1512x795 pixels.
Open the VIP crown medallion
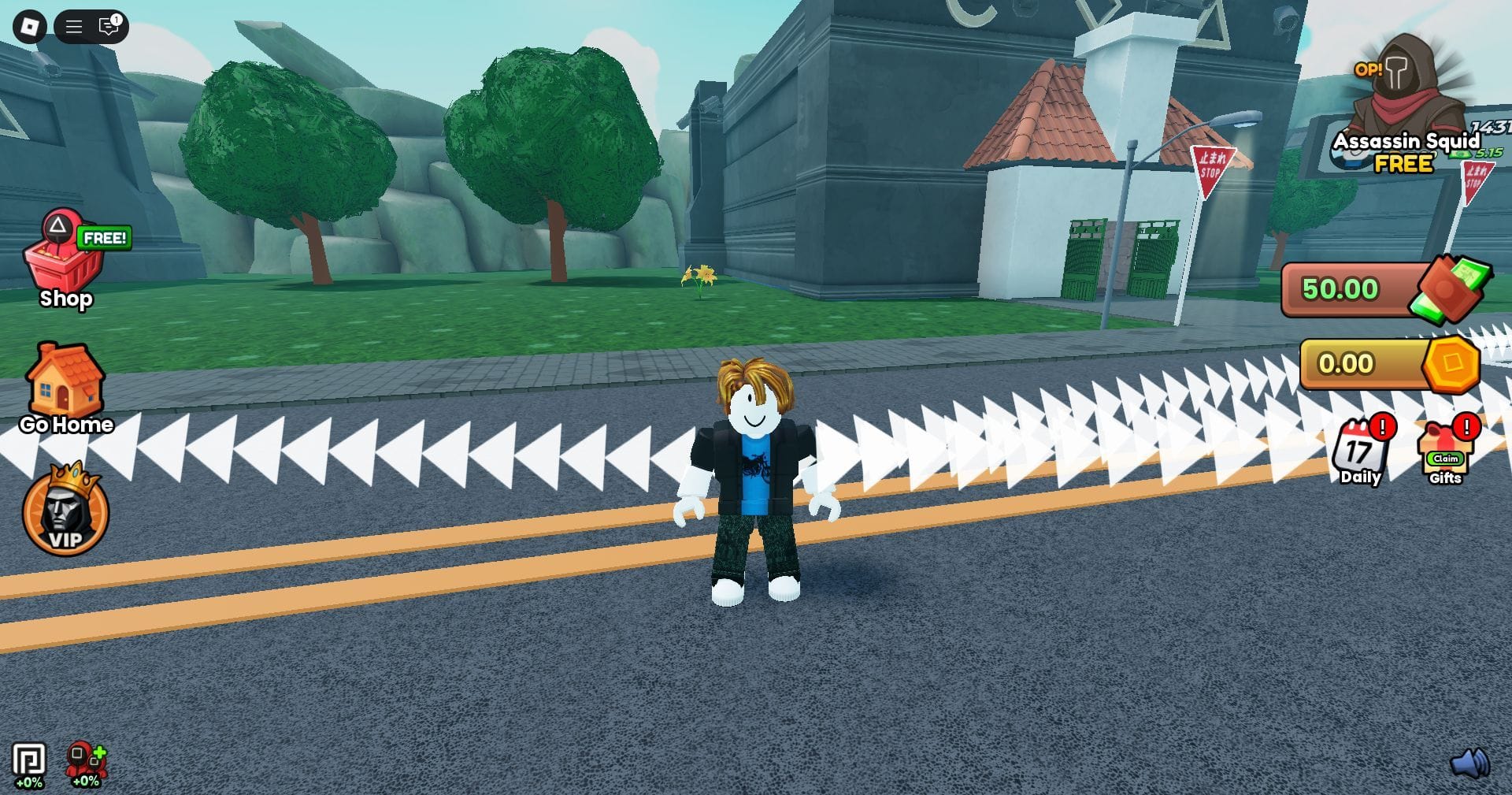66,512
